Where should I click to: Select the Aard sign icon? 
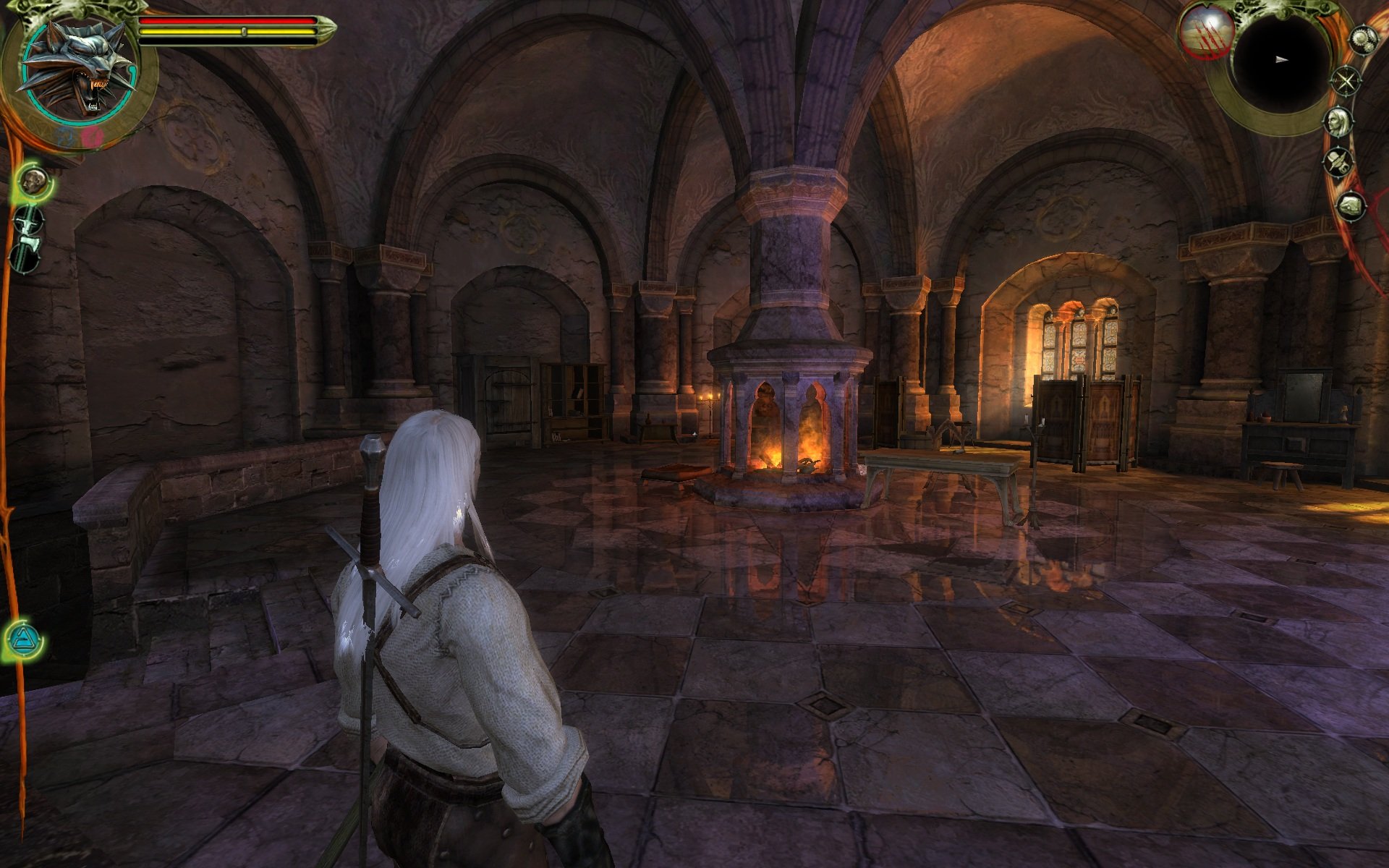(23, 640)
